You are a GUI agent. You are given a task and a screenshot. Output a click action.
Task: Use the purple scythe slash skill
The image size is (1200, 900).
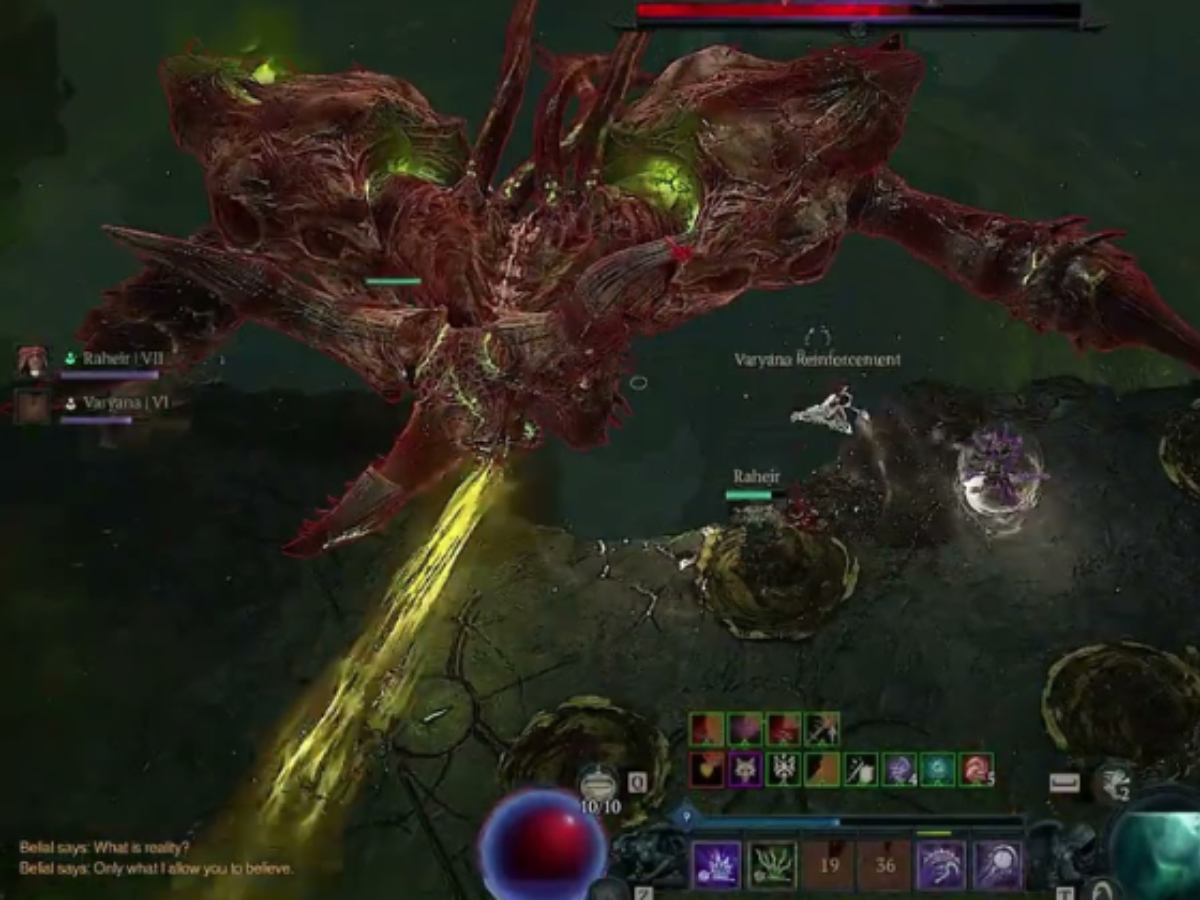pyautogui.click(x=941, y=865)
